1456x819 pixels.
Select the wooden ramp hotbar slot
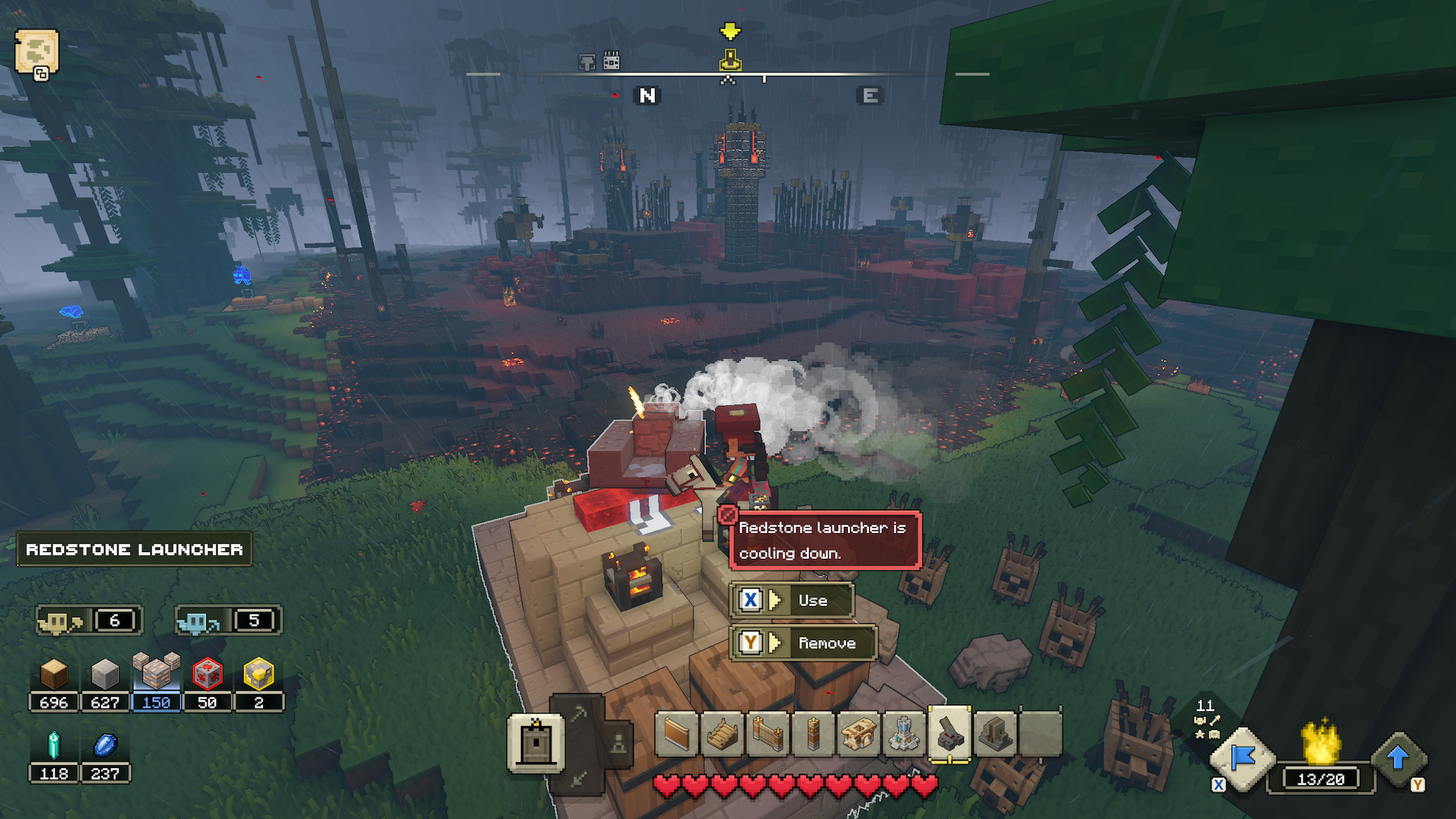722,733
